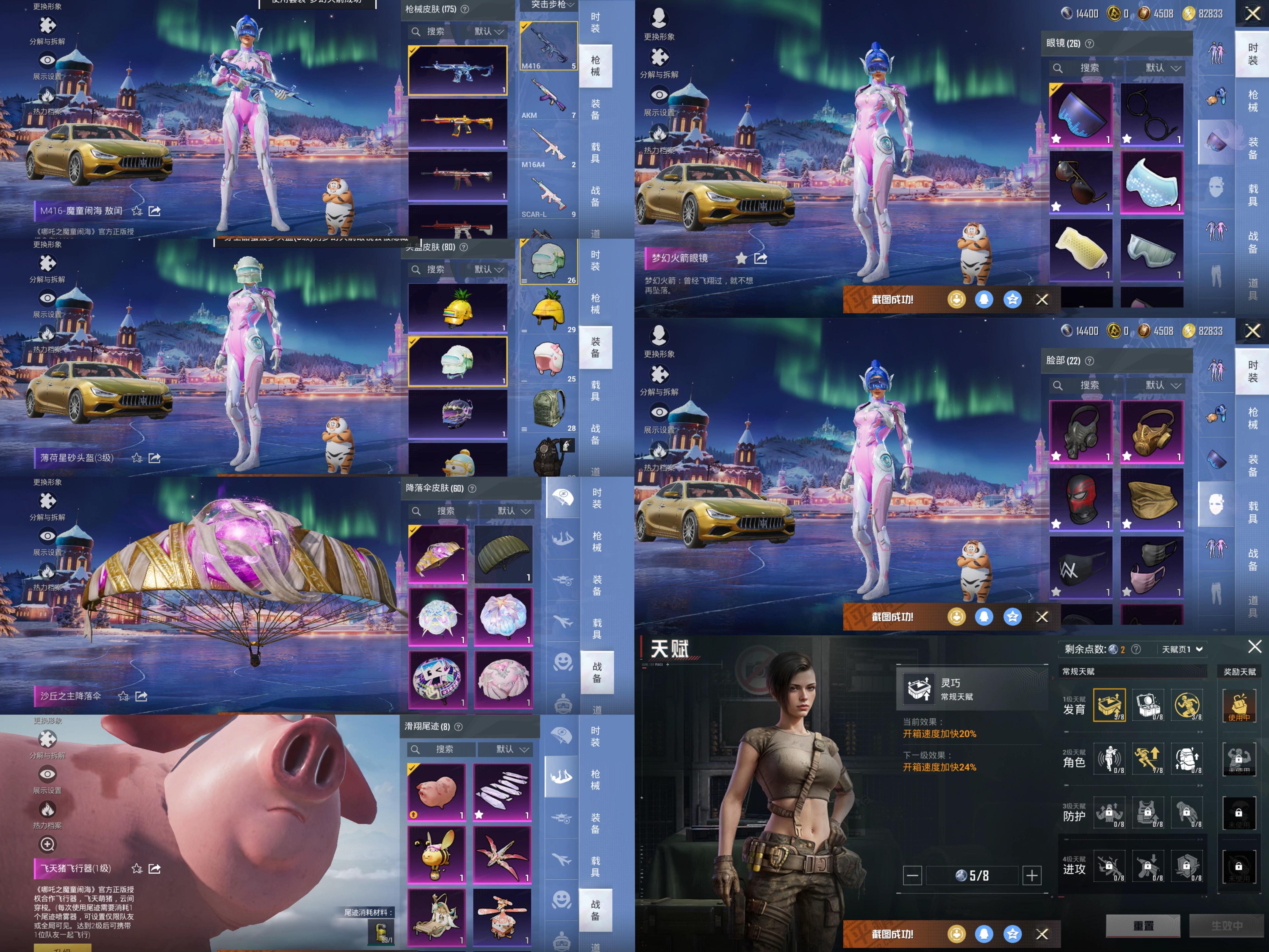Select the round black glasses thumbnail

coord(1151,114)
